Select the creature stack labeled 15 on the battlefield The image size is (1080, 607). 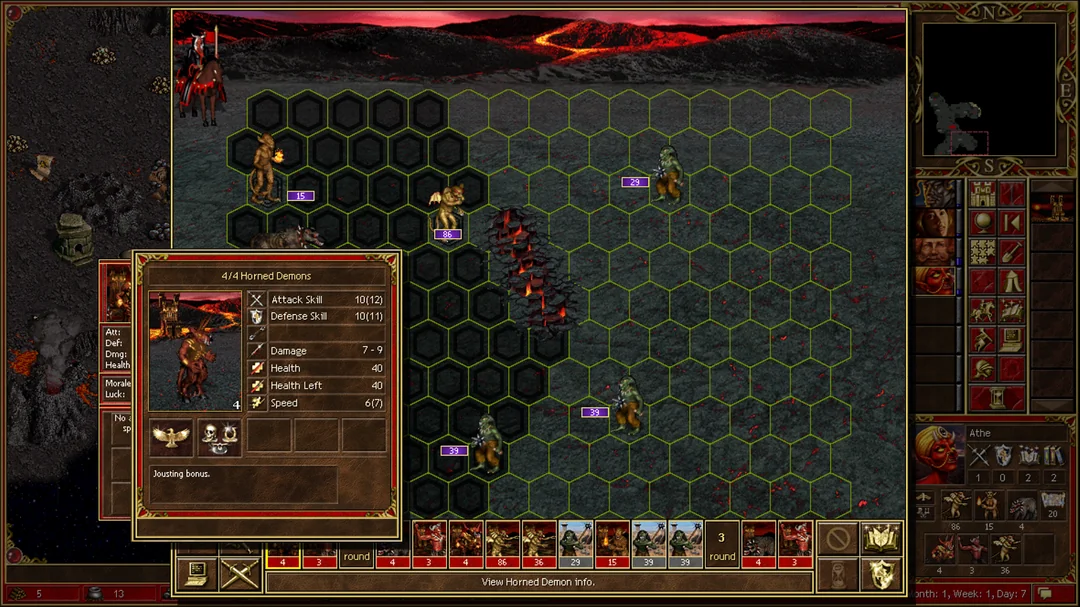(266, 168)
